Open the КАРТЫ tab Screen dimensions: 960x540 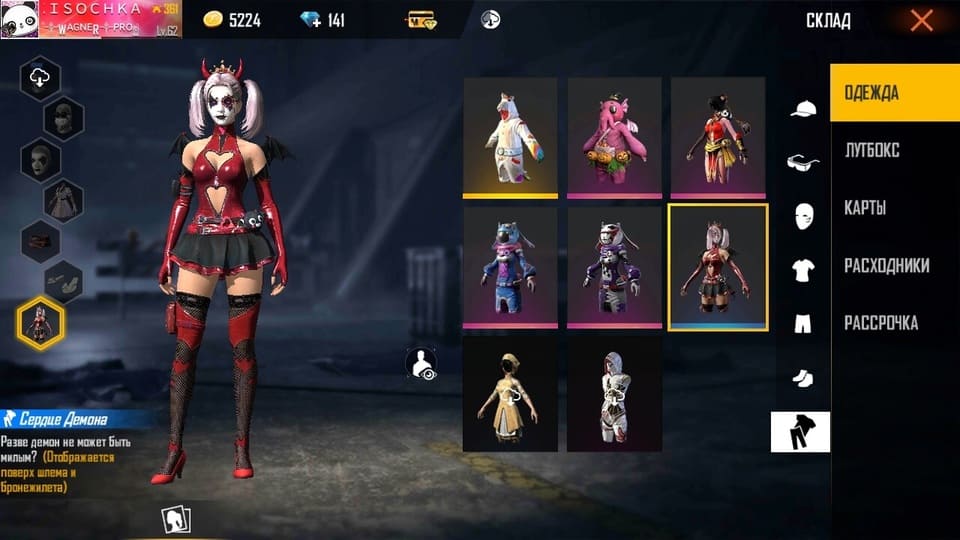pyautogui.click(x=865, y=208)
